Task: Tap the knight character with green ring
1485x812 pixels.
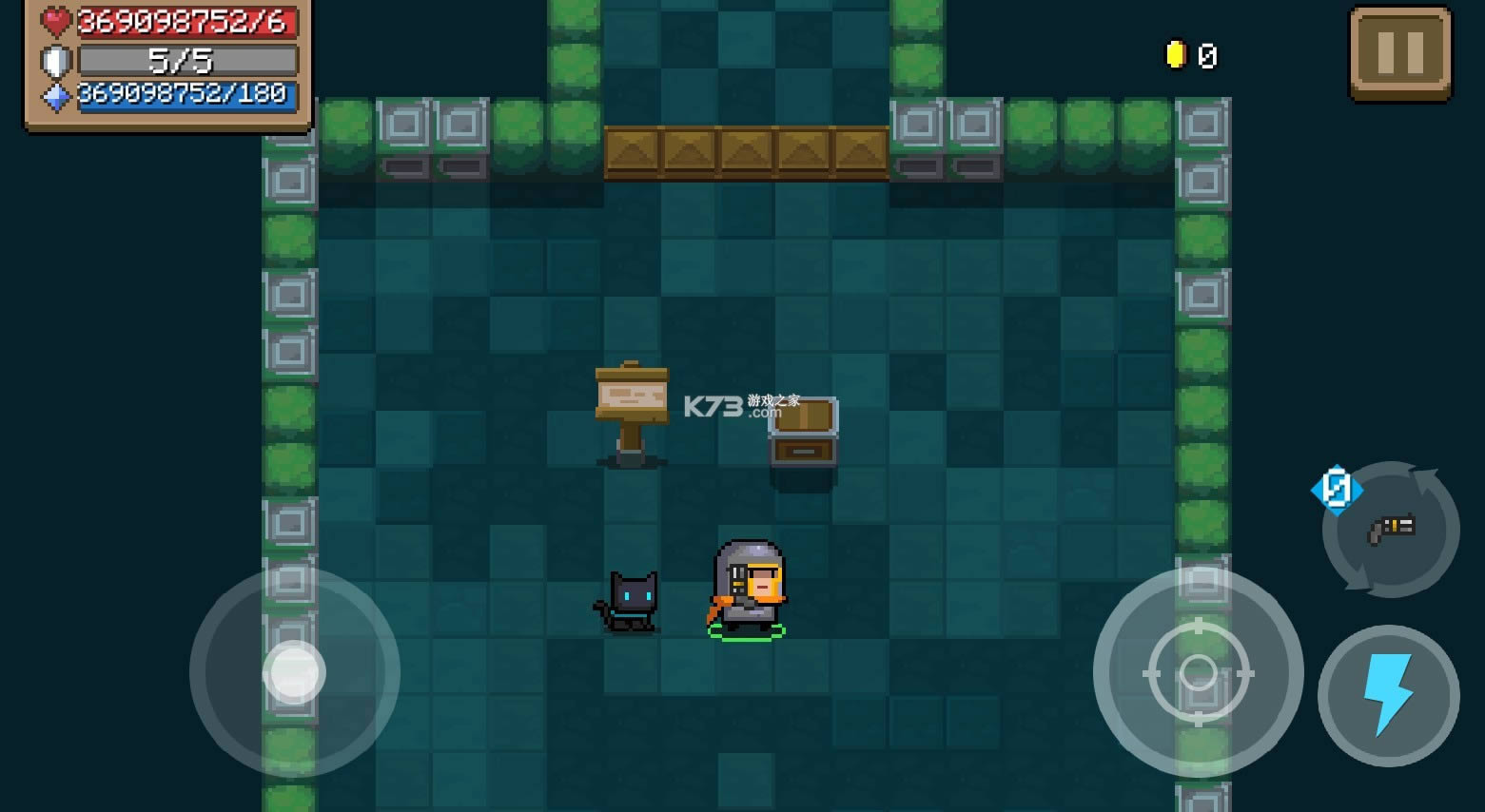Action: [748, 590]
